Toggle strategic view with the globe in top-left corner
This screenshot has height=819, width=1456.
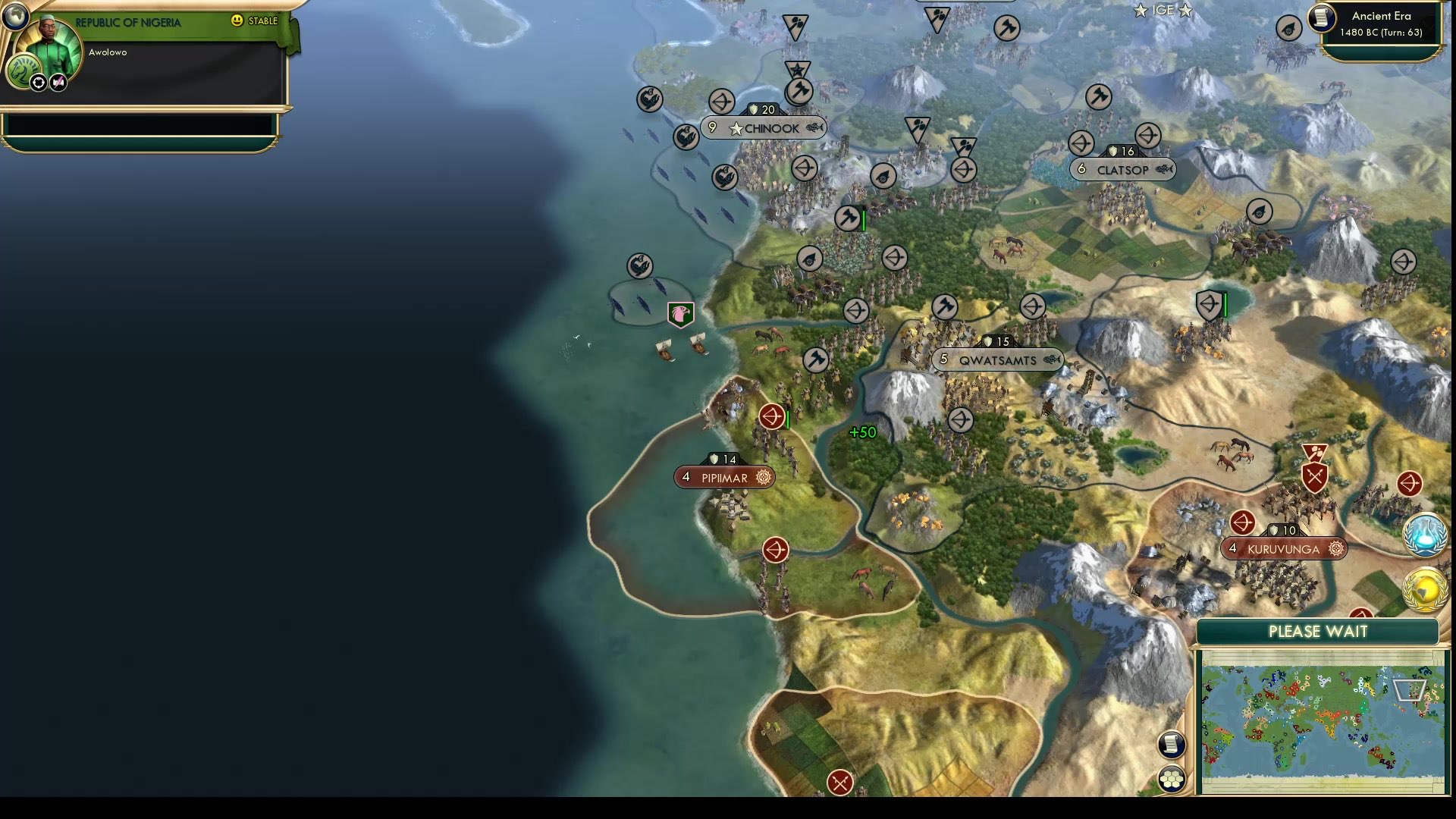(15, 15)
